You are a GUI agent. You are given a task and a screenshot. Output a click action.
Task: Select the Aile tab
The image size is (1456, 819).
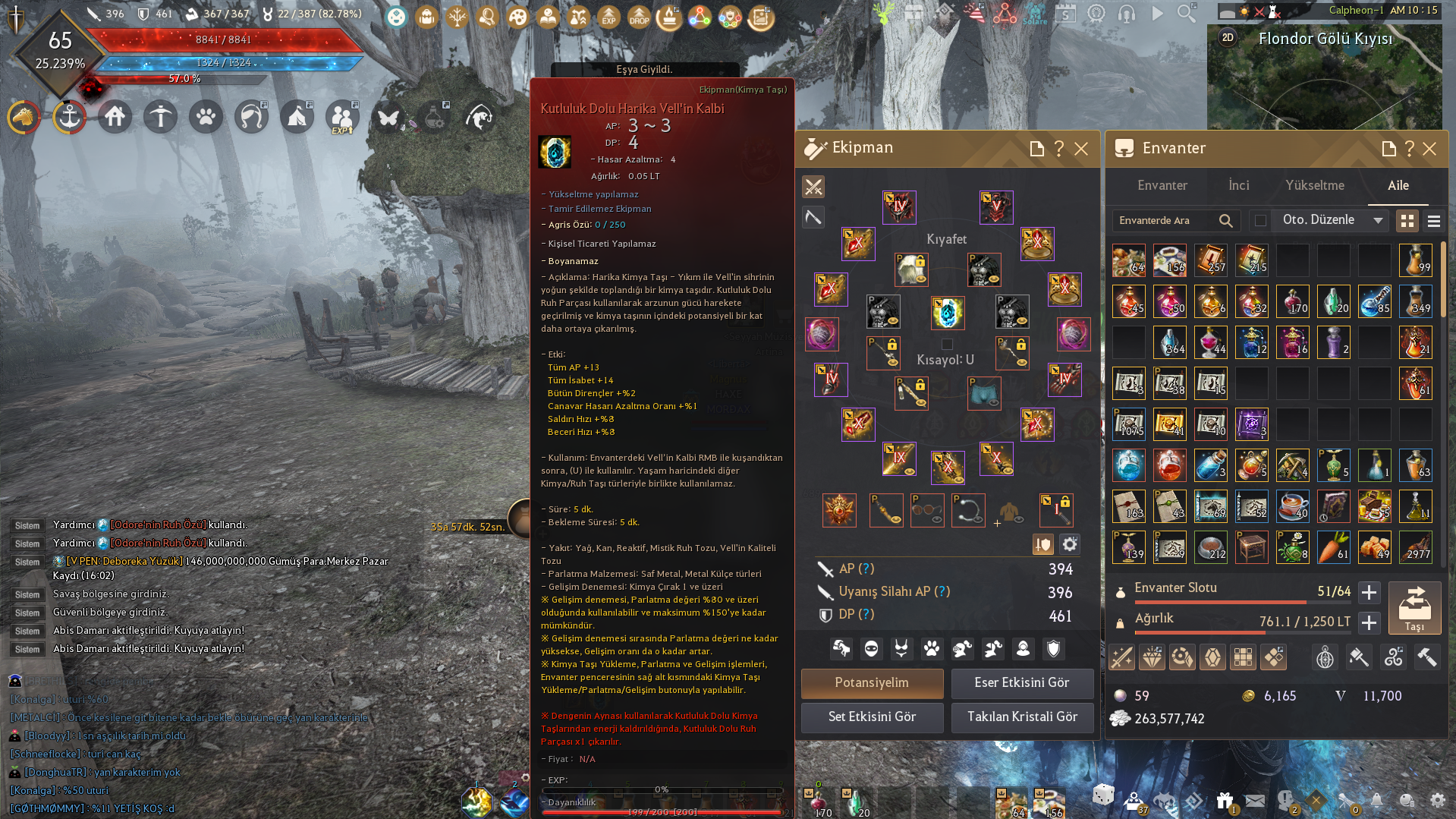click(x=1398, y=186)
